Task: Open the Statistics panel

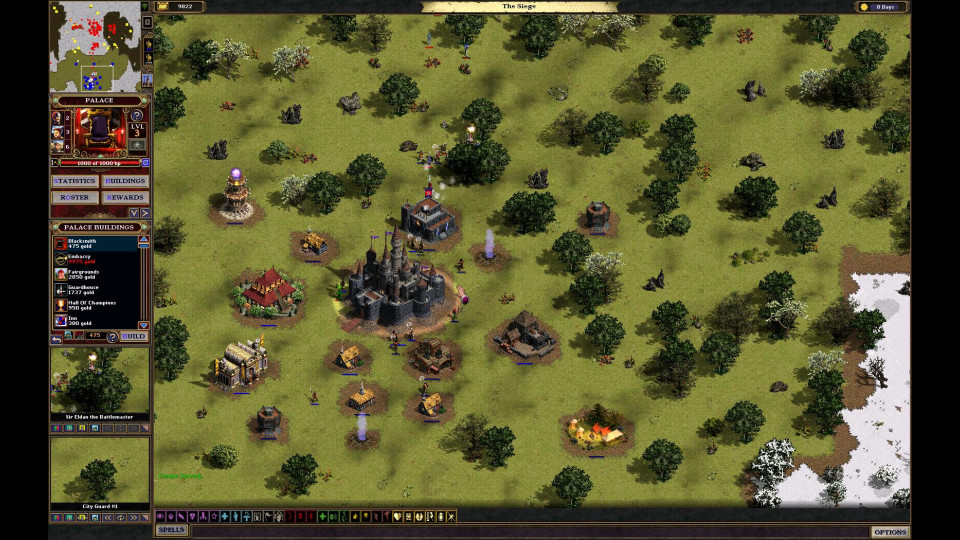Action: [x=74, y=181]
